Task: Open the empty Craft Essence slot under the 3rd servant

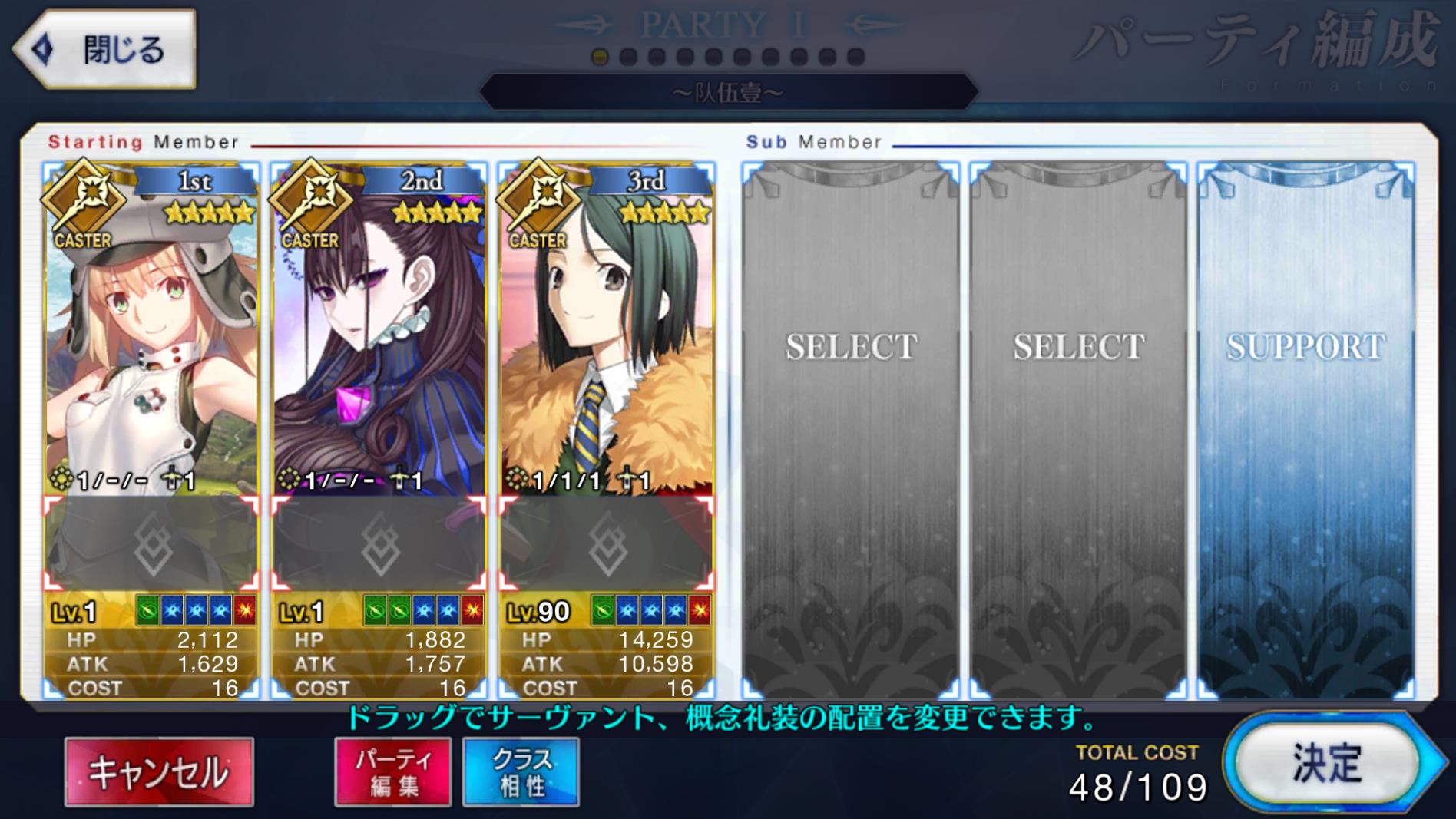Action: coord(607,544)
